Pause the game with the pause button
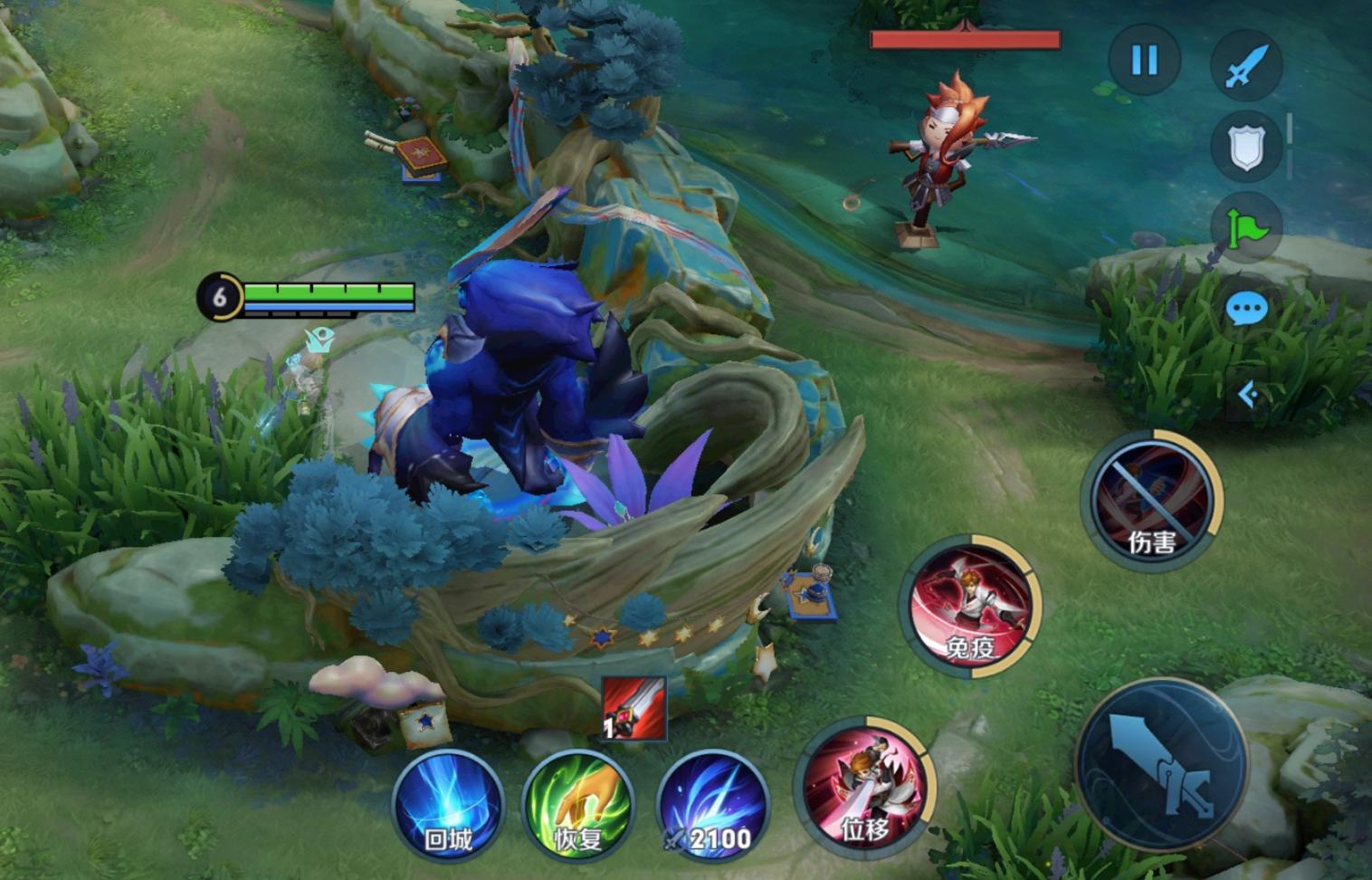Image resolution: width=1372 pixels, height=880 pixels. 1144,61
